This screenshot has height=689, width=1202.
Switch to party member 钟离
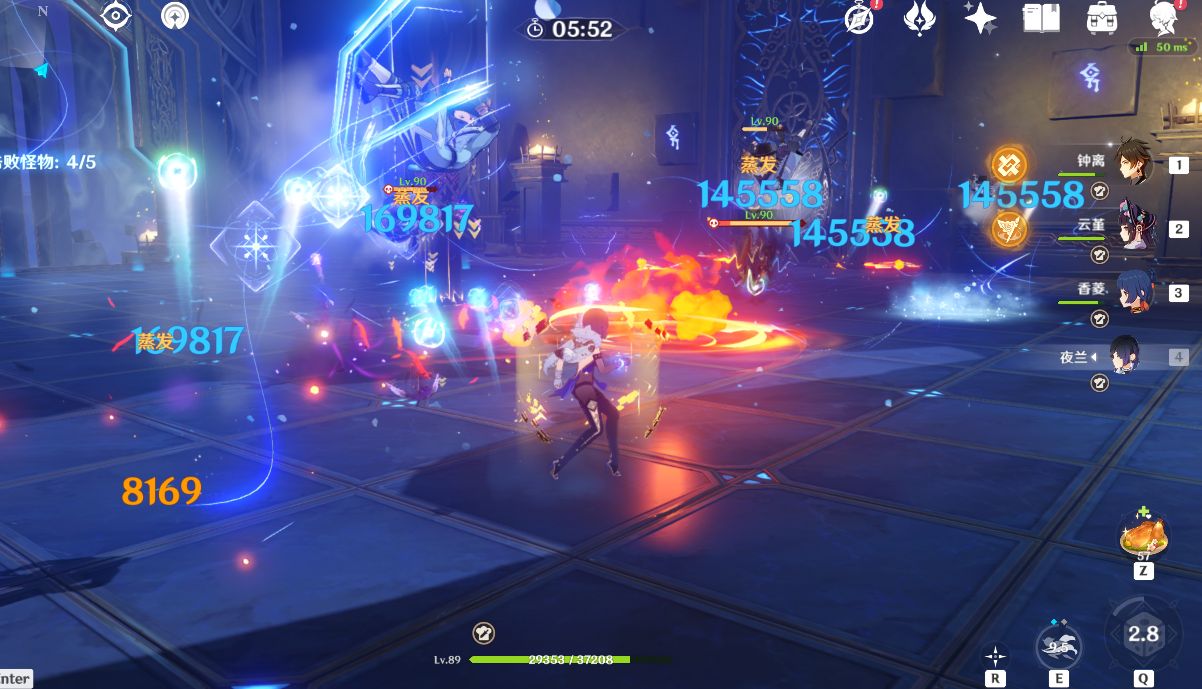pos(1133,162)
